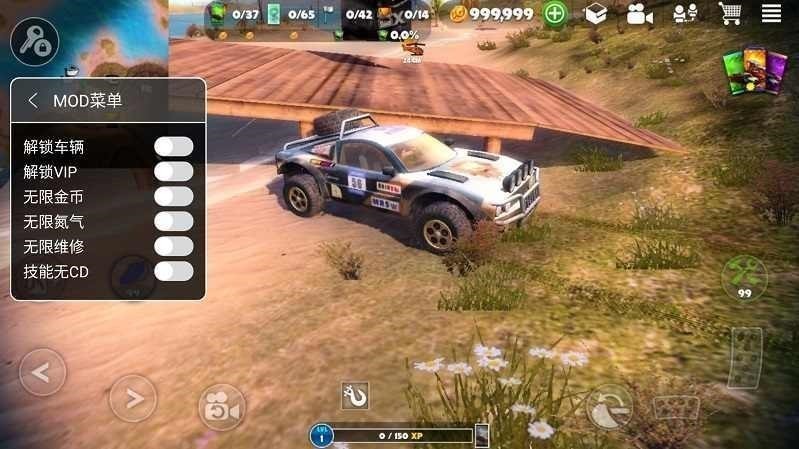799x449 pixels.
Task: Toggle the 解锁VIP switch
Action: tap(173, 172)
